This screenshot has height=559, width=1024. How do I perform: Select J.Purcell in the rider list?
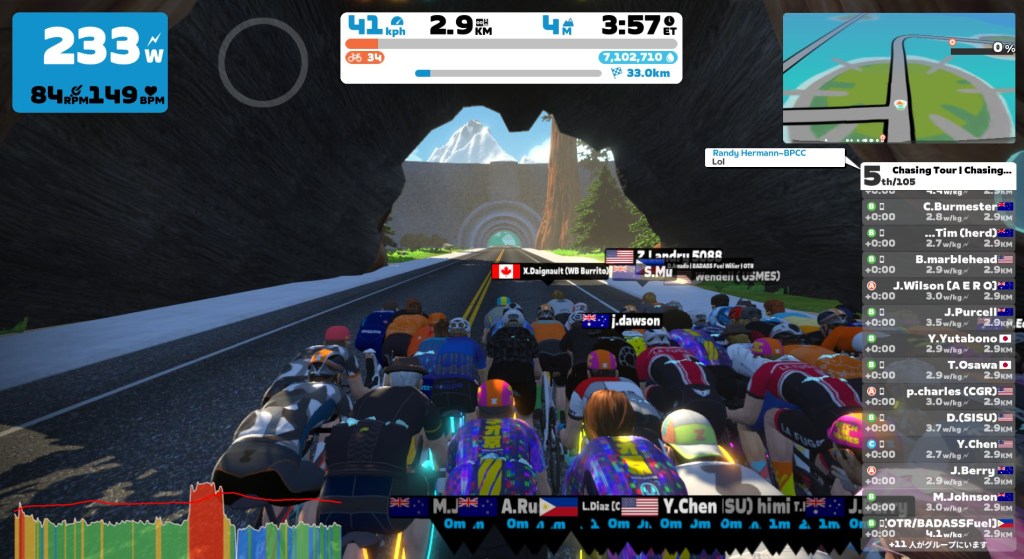coord(938,317)
